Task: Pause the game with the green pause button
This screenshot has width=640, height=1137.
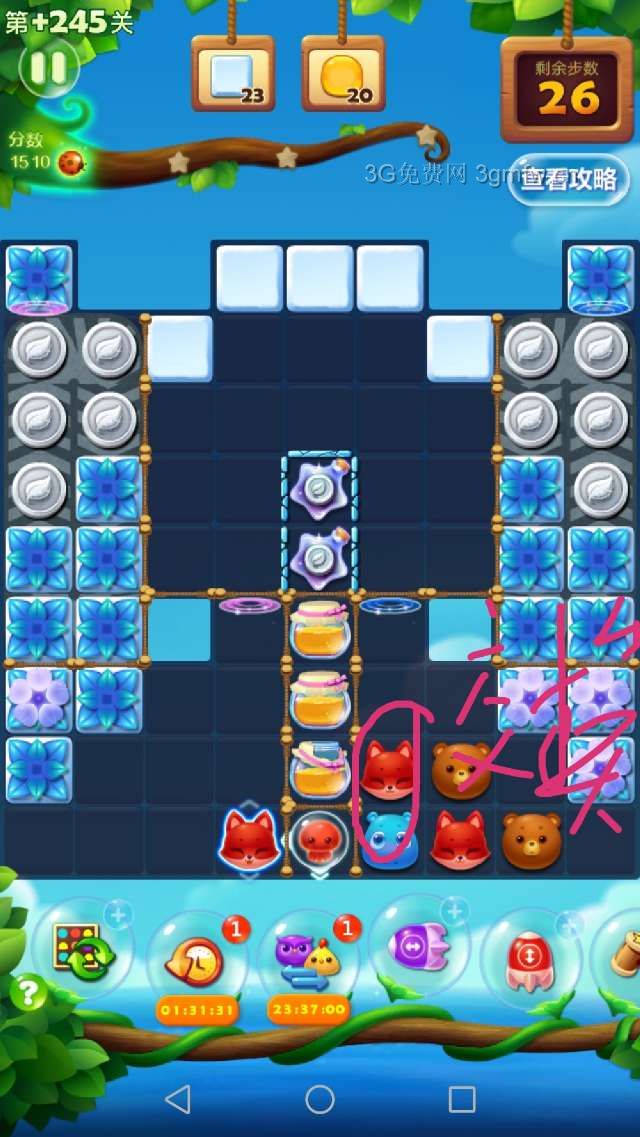Action: pyautogui.click(x=48, y=67)
